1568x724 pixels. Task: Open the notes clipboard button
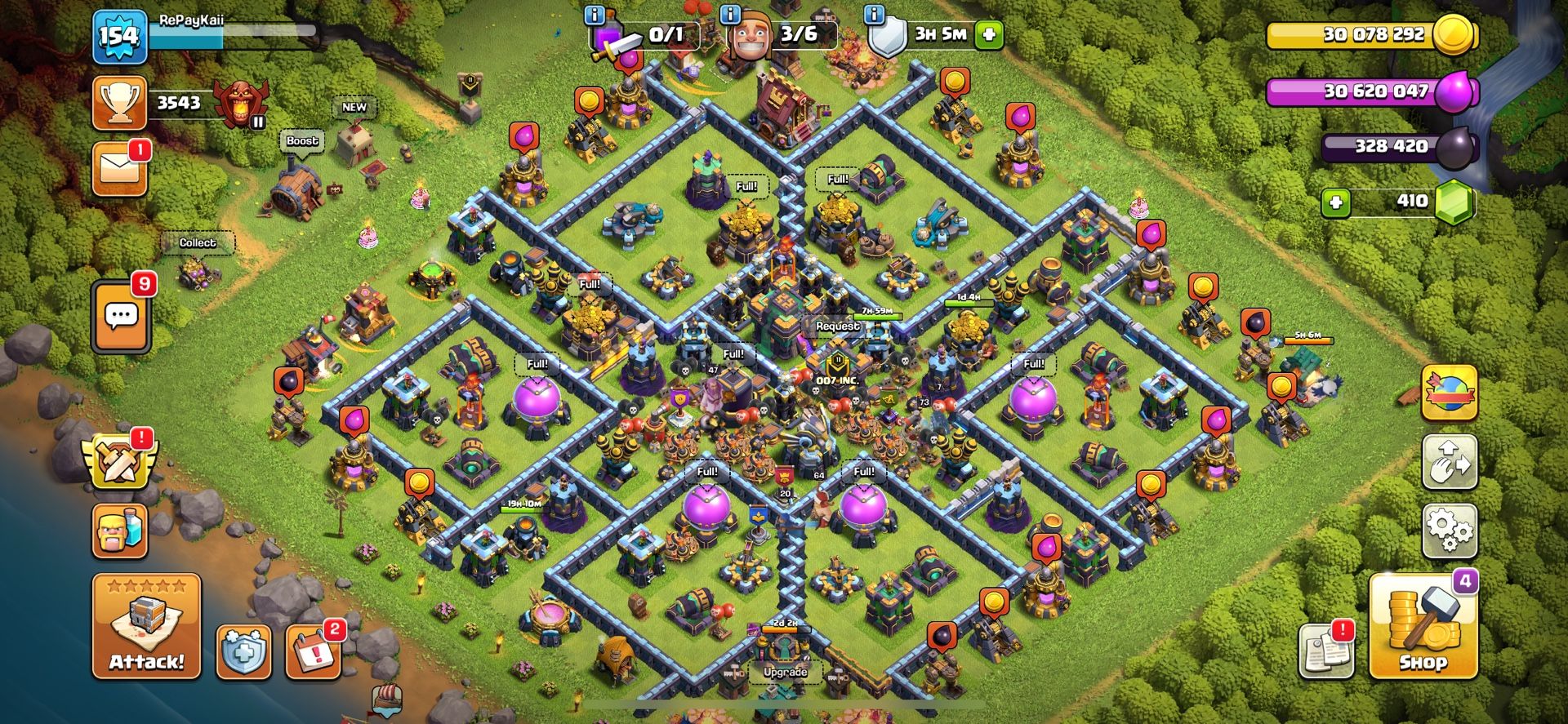tap(1325, 651)
